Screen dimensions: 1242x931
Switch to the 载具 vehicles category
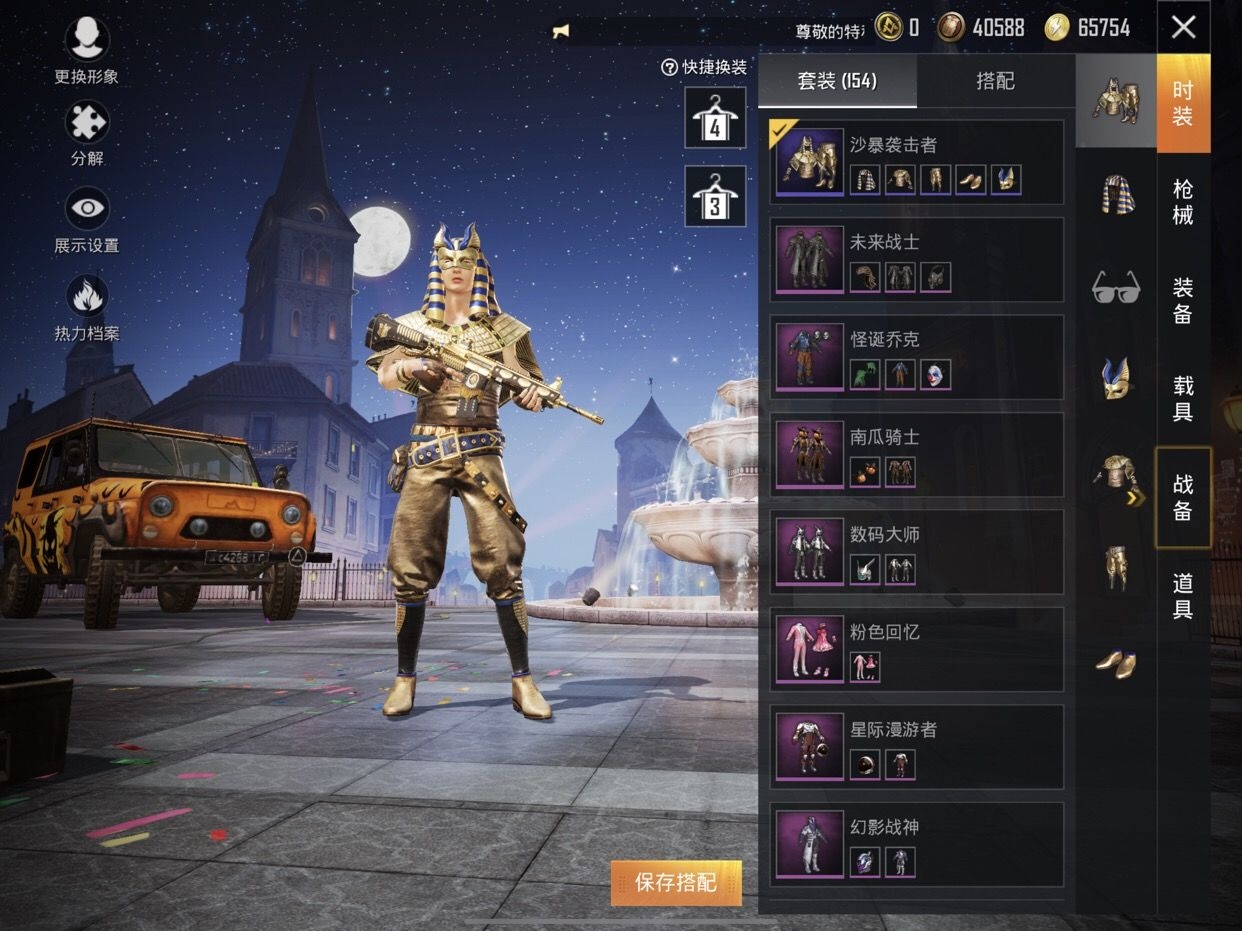(x=1183, y=399)
